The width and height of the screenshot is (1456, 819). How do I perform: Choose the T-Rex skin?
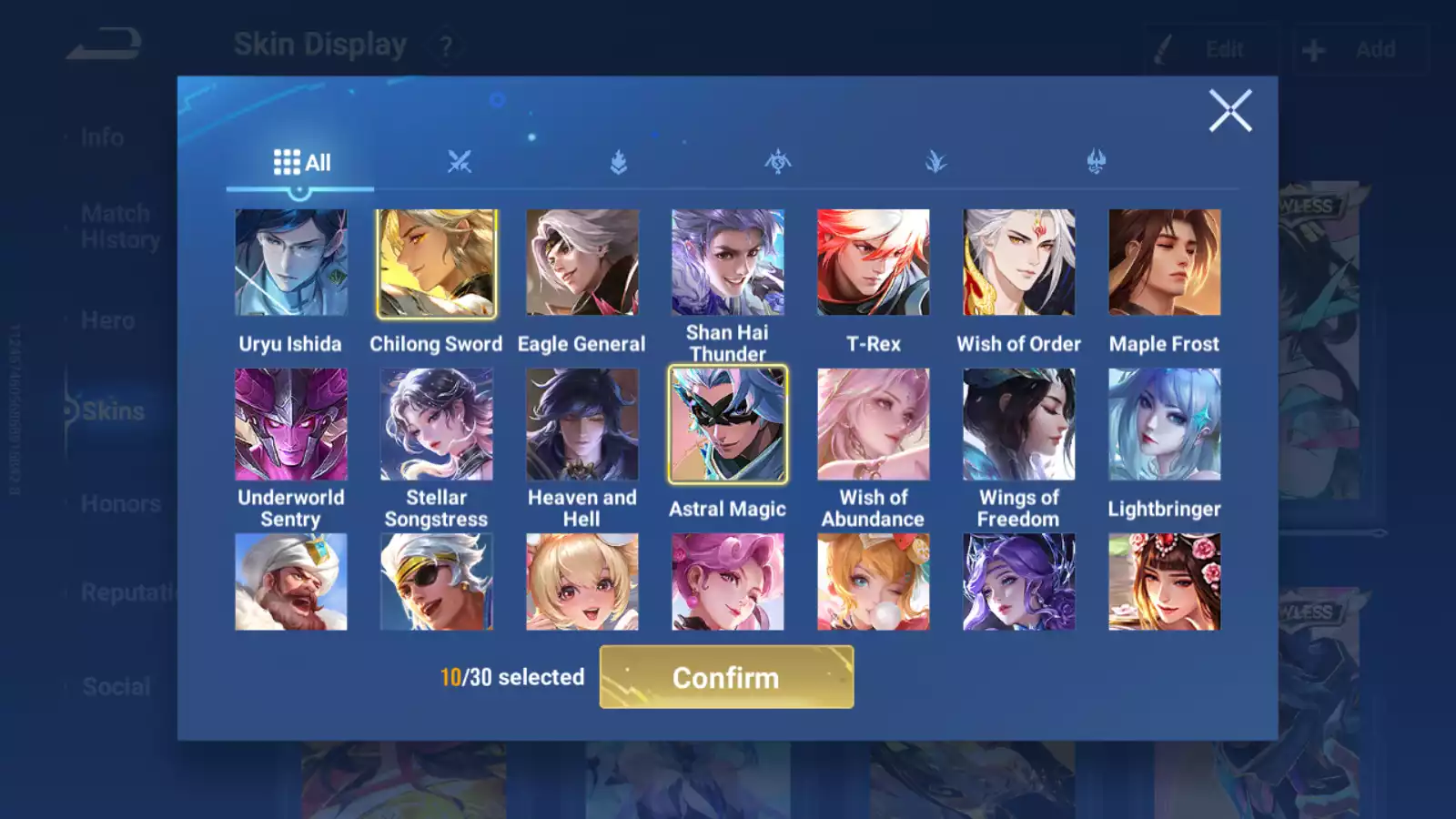874,263
